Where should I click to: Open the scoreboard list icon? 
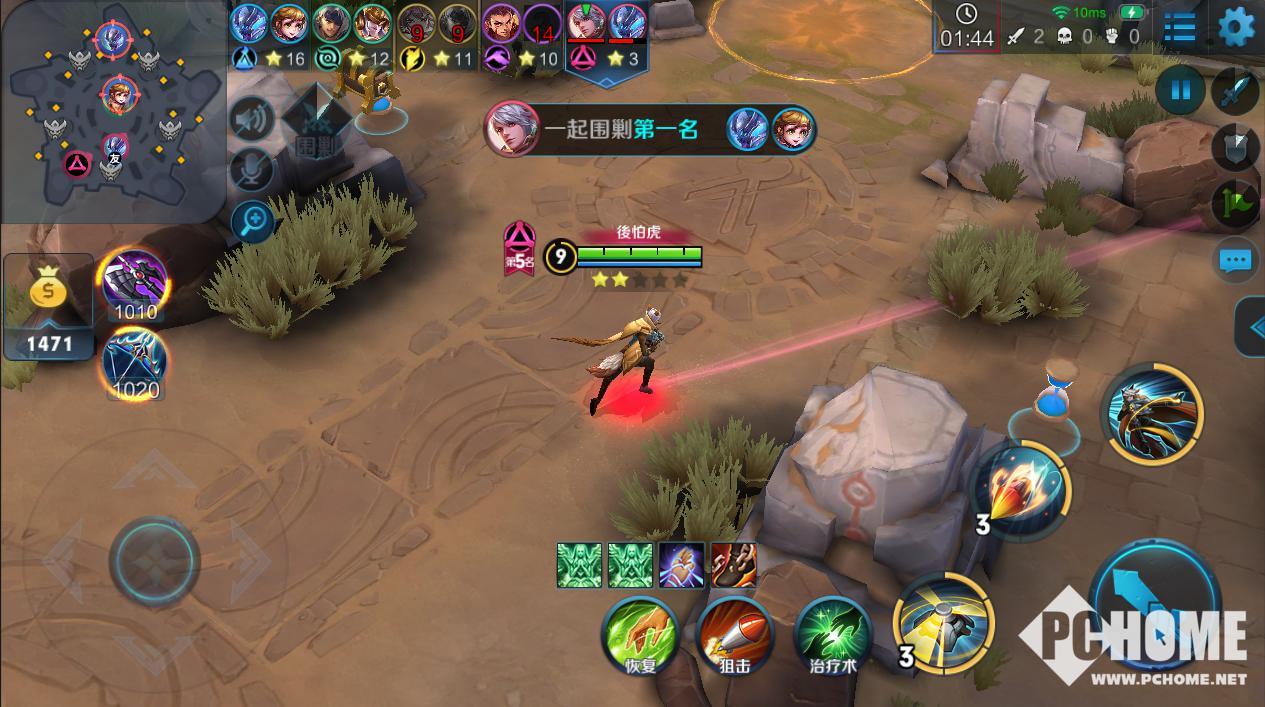coord(1180,27)
